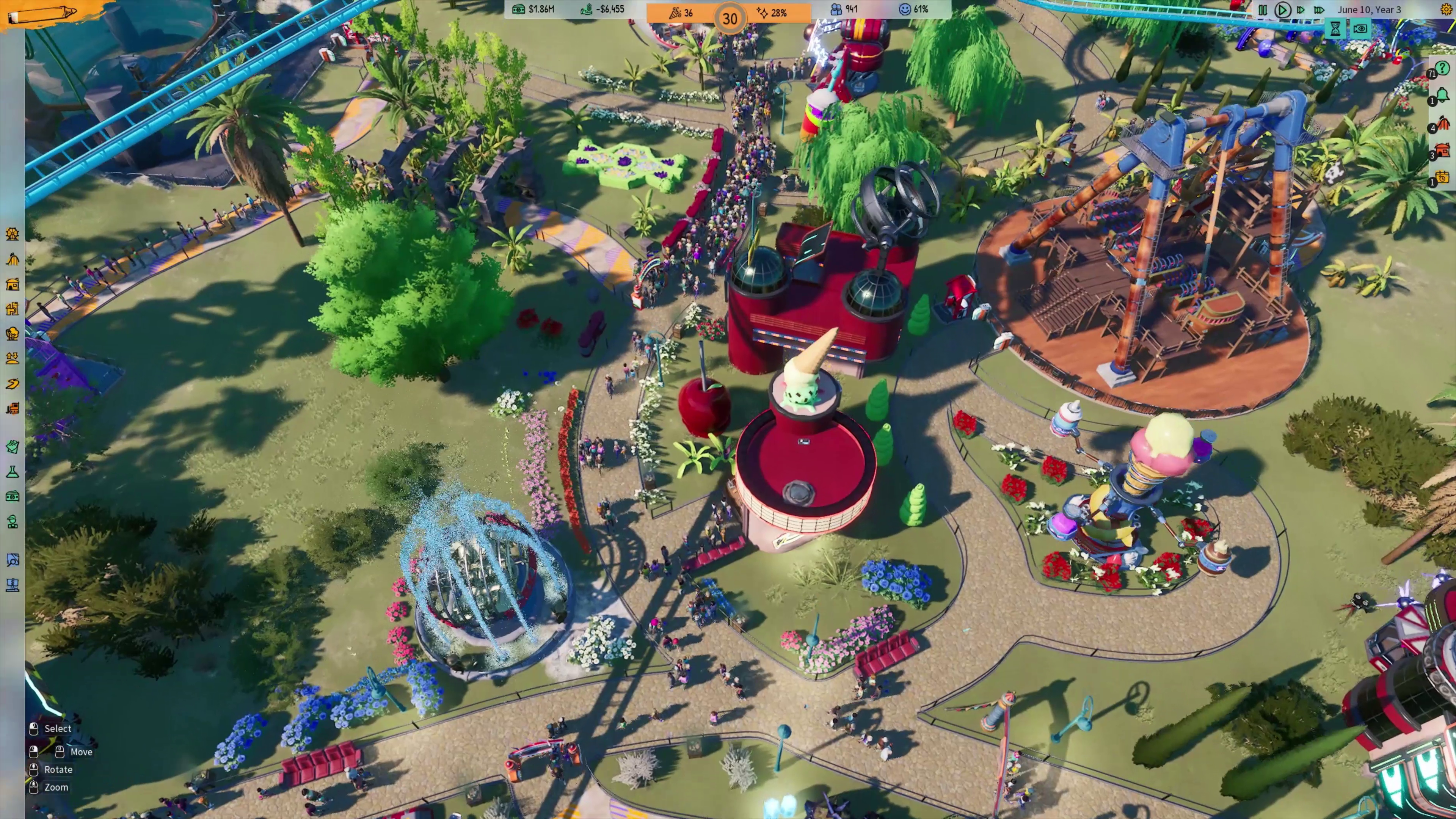Select the terrain raise and lower tool
1456x819 pixels.
pyautogui.click(x=13, y=358)
